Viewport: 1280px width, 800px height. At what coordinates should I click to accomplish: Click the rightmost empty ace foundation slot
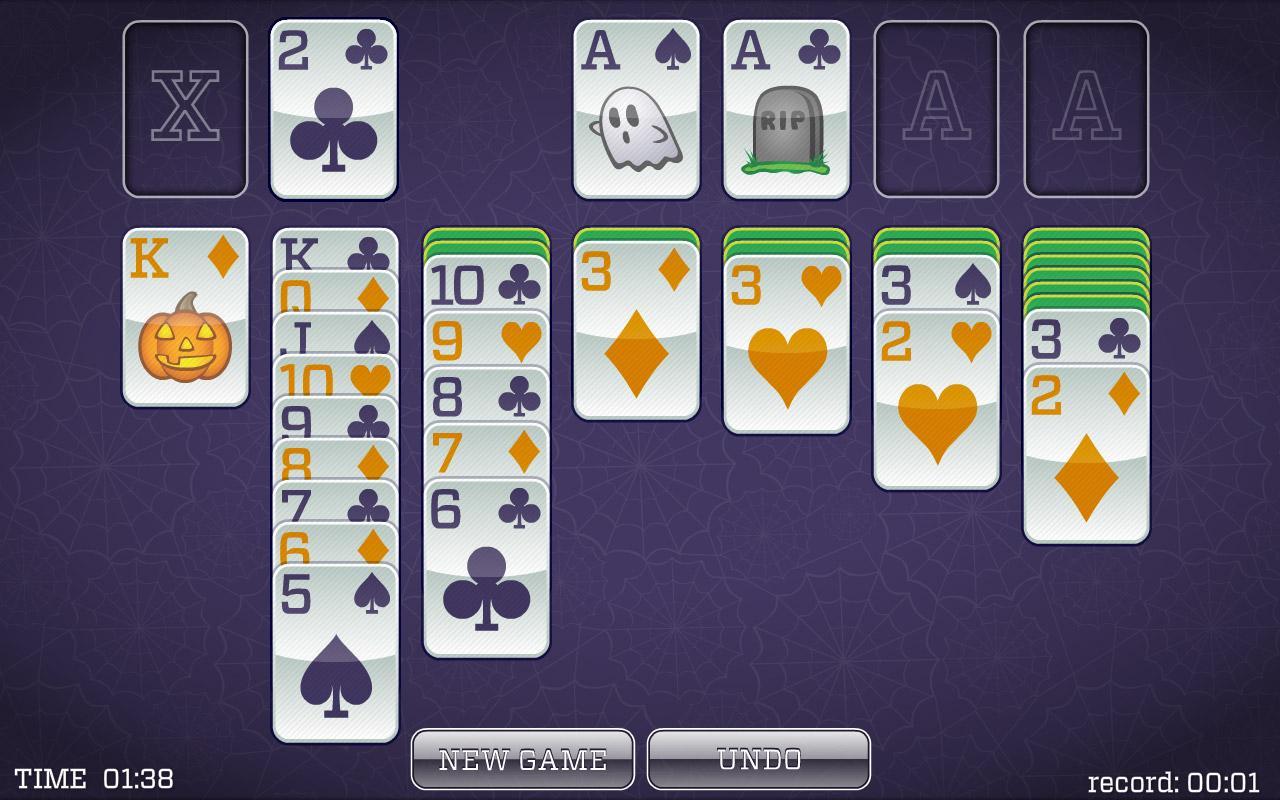tap(1085, 107)
